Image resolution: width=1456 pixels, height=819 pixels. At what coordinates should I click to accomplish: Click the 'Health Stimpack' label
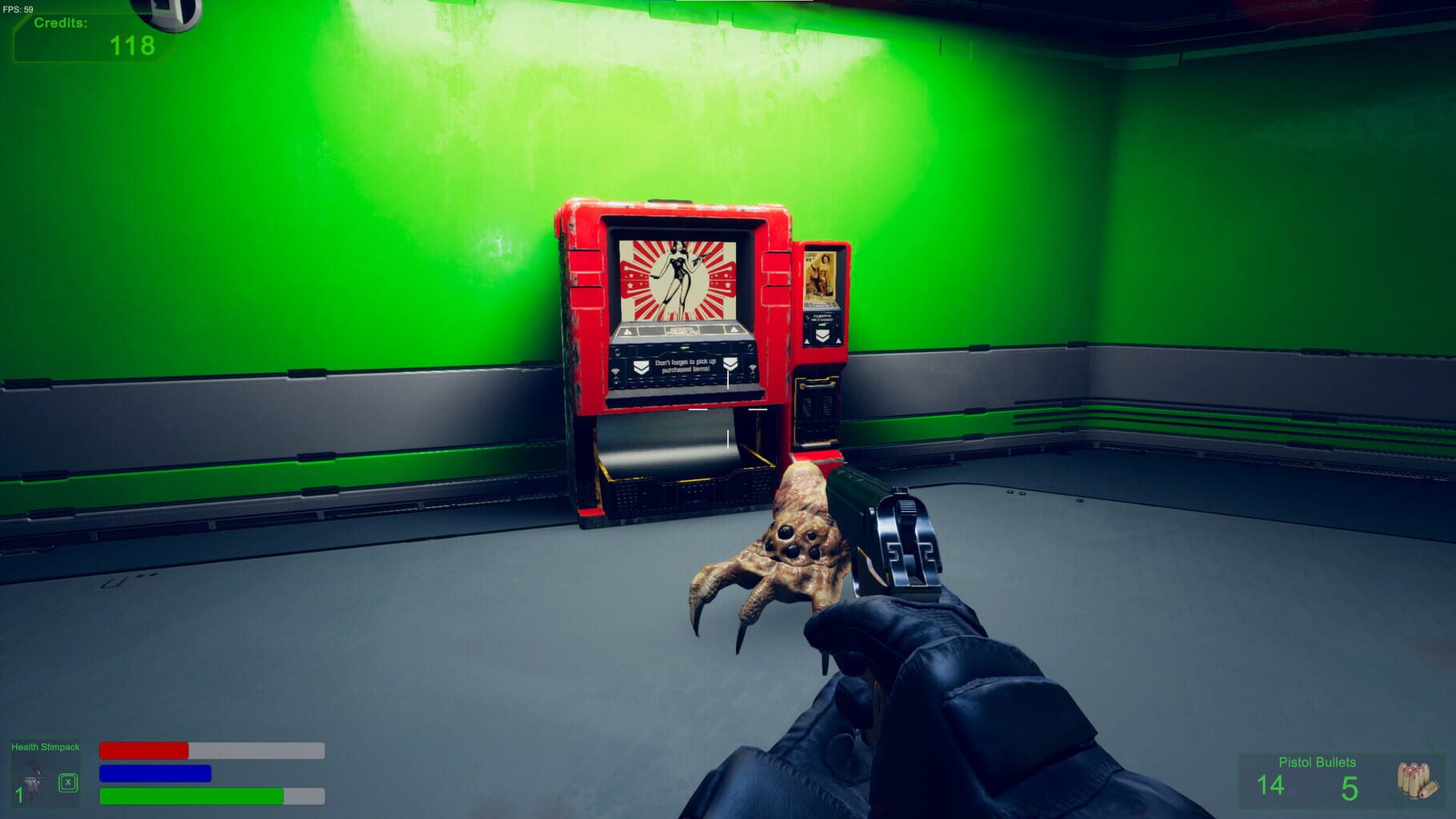click(46, 746)
